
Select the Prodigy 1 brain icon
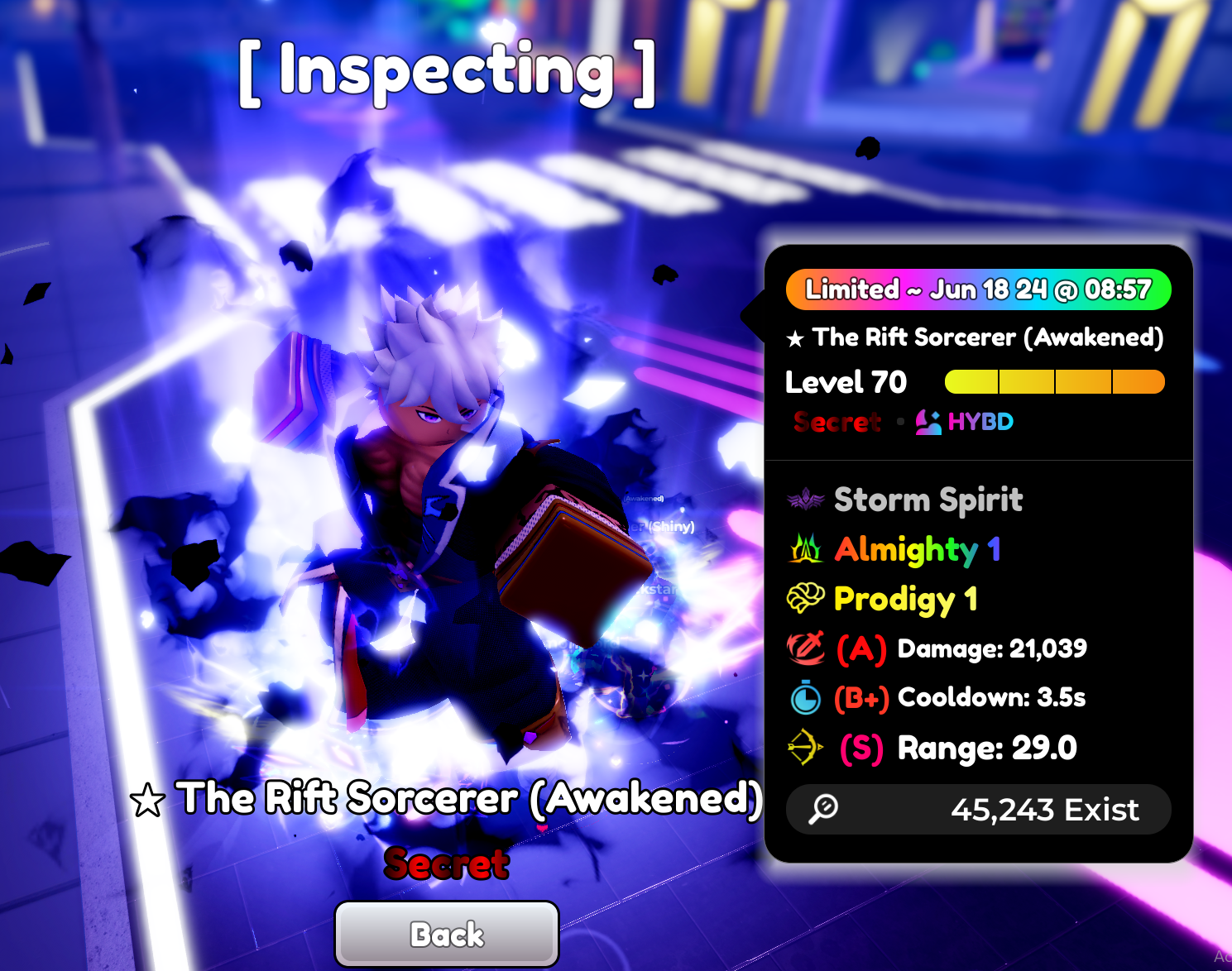[804, 598]
